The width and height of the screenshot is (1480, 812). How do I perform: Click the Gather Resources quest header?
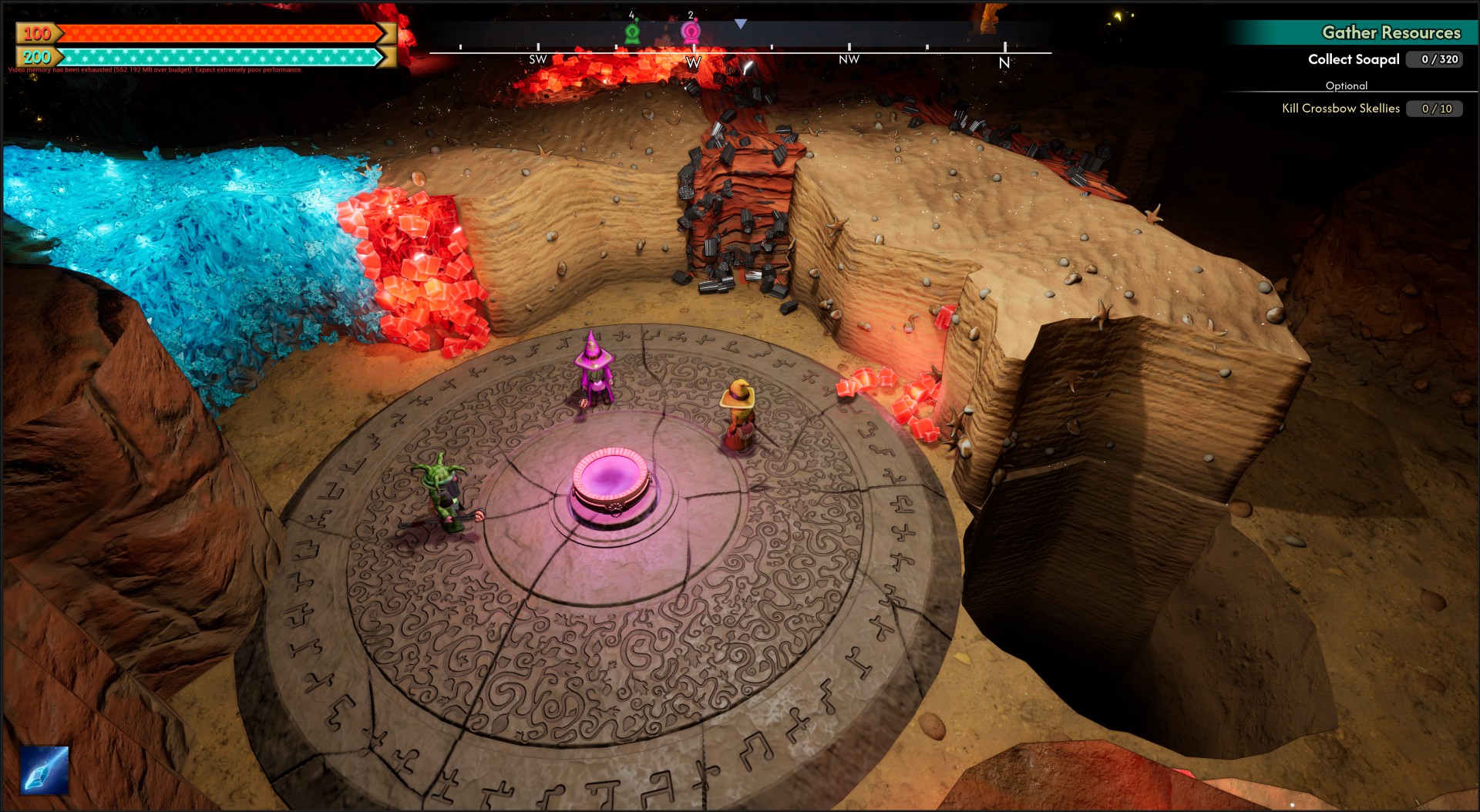[1391, 32]
